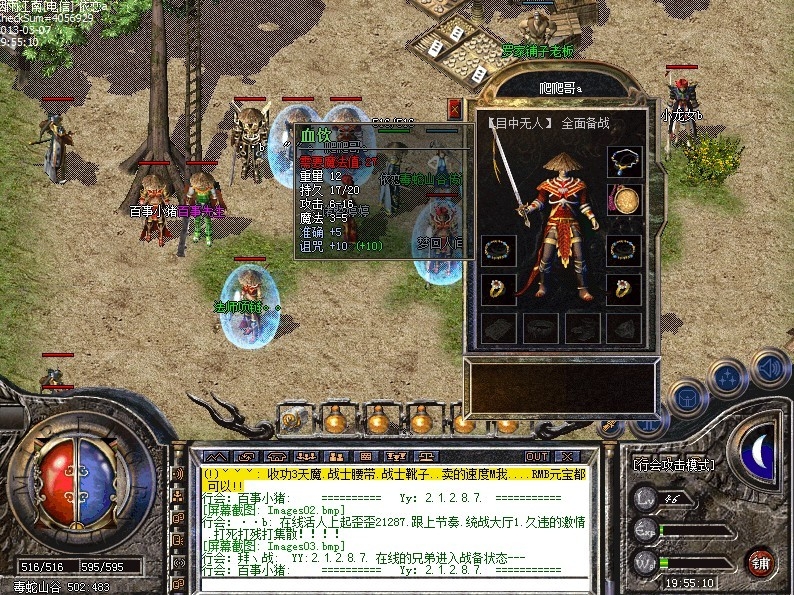Select the equipped necklace slot

point(625,161)
